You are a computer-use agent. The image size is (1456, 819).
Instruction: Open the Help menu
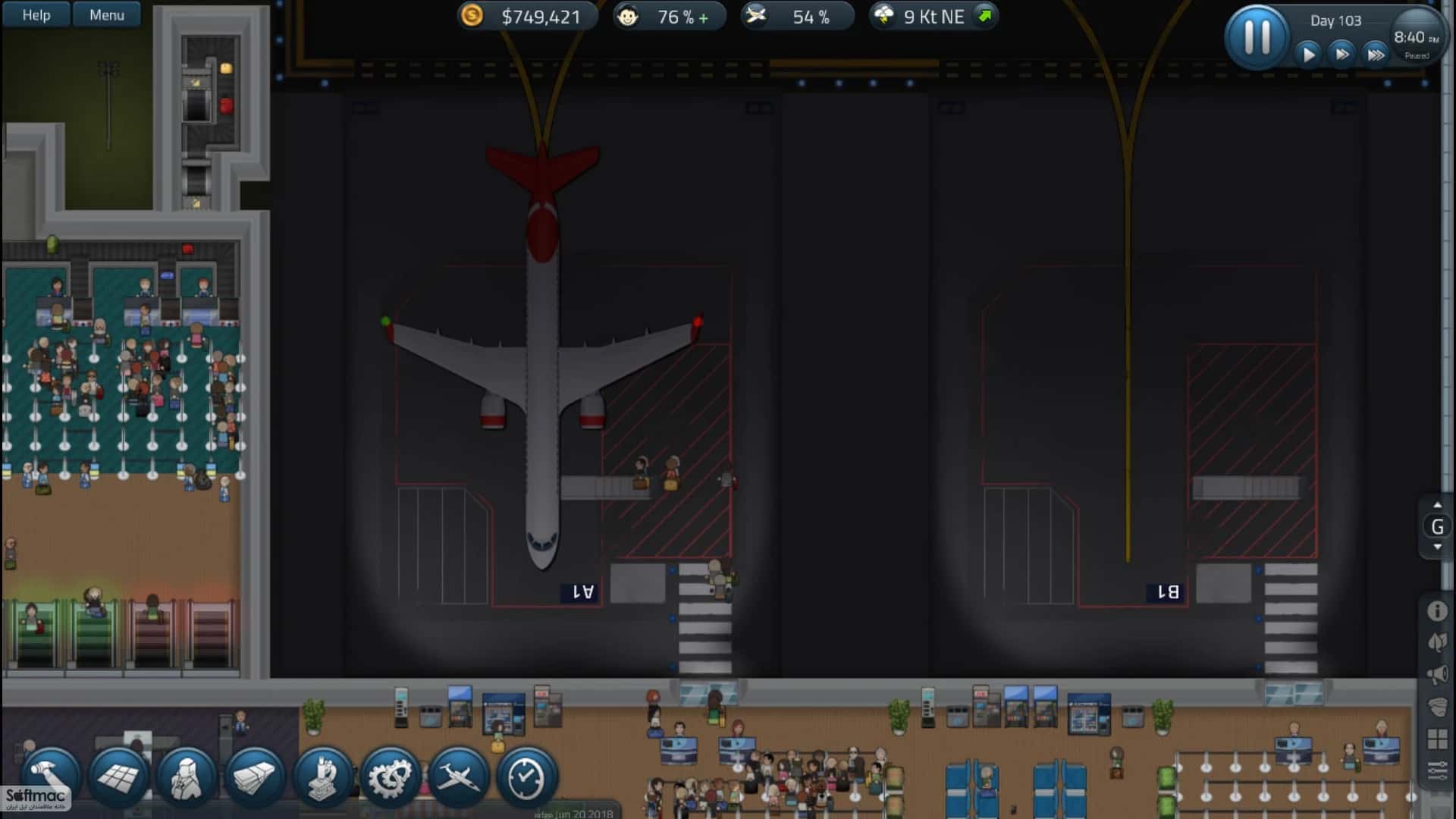pyautogui.click(x=34, y=14)
